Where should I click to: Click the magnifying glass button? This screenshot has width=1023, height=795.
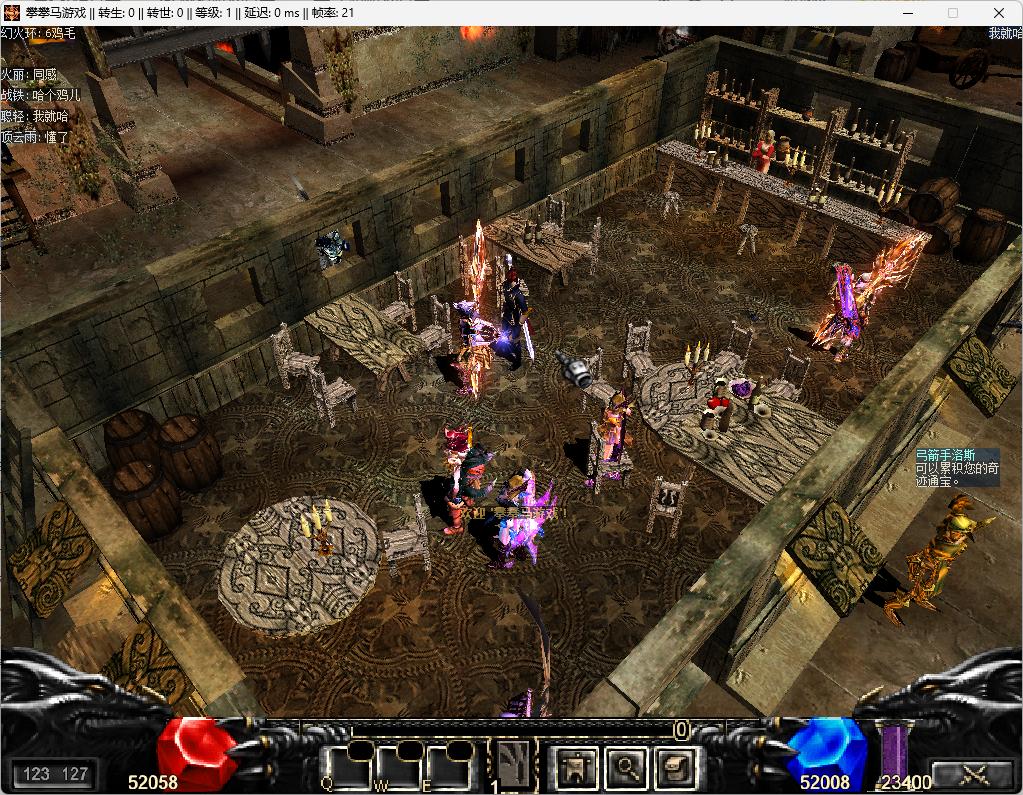(x=627, y=768)
